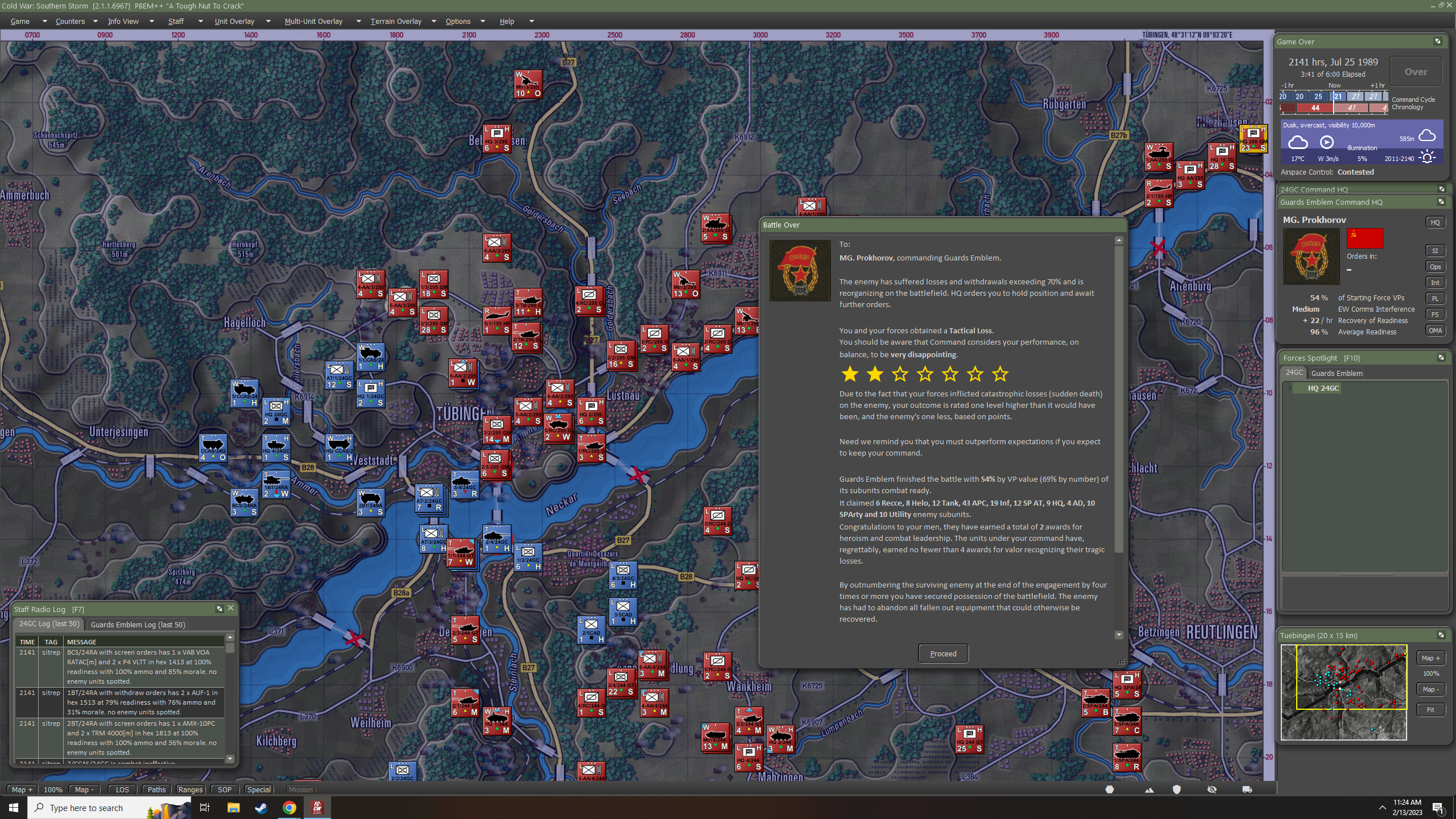The height and width of the screenshot is (819, 1456).
Task: Open the Counters menu
Action: (x=69, y=21)
